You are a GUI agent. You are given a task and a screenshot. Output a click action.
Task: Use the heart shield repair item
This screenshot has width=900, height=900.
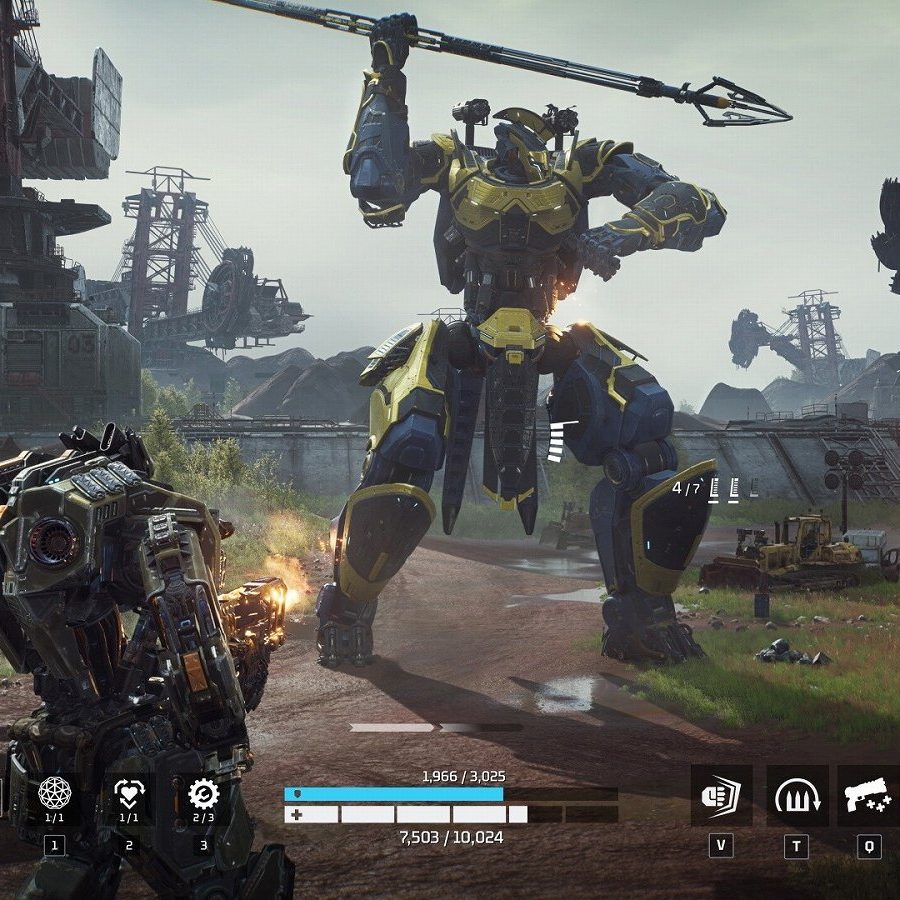click(x=129, y=794)
